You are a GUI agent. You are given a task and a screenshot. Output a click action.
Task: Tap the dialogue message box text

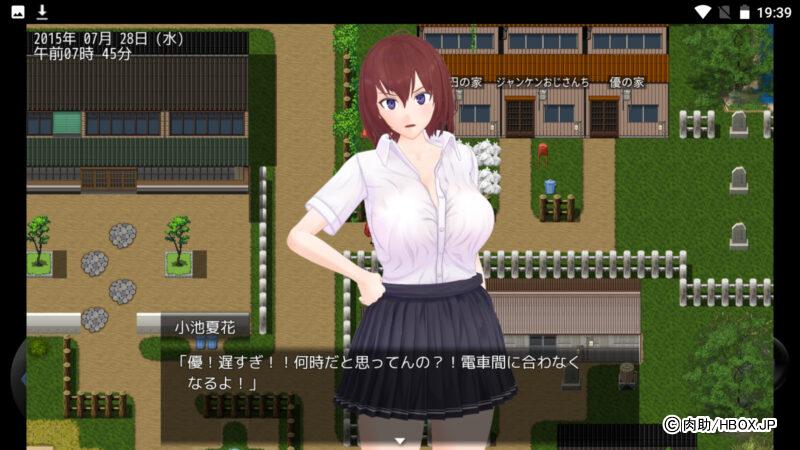pyautogui.click(x=380, y=372)
